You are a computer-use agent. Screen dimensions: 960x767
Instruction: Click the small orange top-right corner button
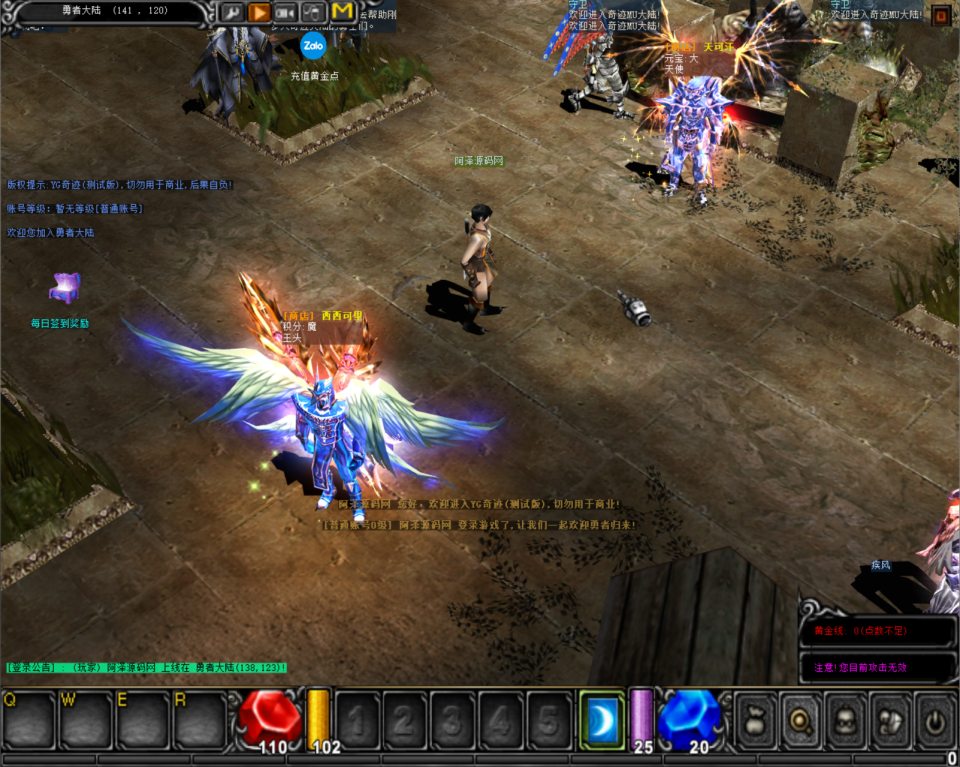[x=941, y=15]
